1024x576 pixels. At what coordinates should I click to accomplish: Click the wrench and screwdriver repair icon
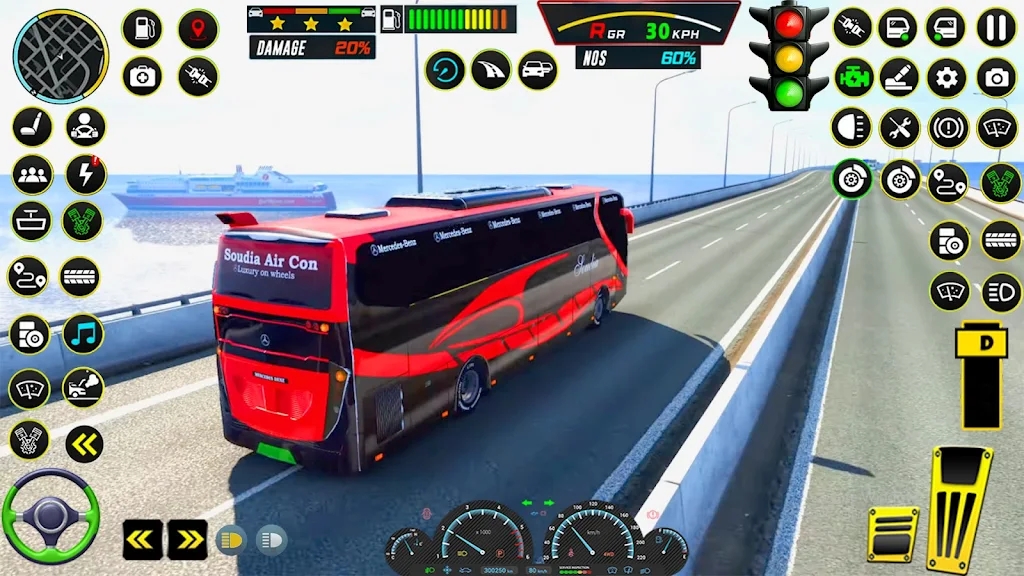[899, 128]
